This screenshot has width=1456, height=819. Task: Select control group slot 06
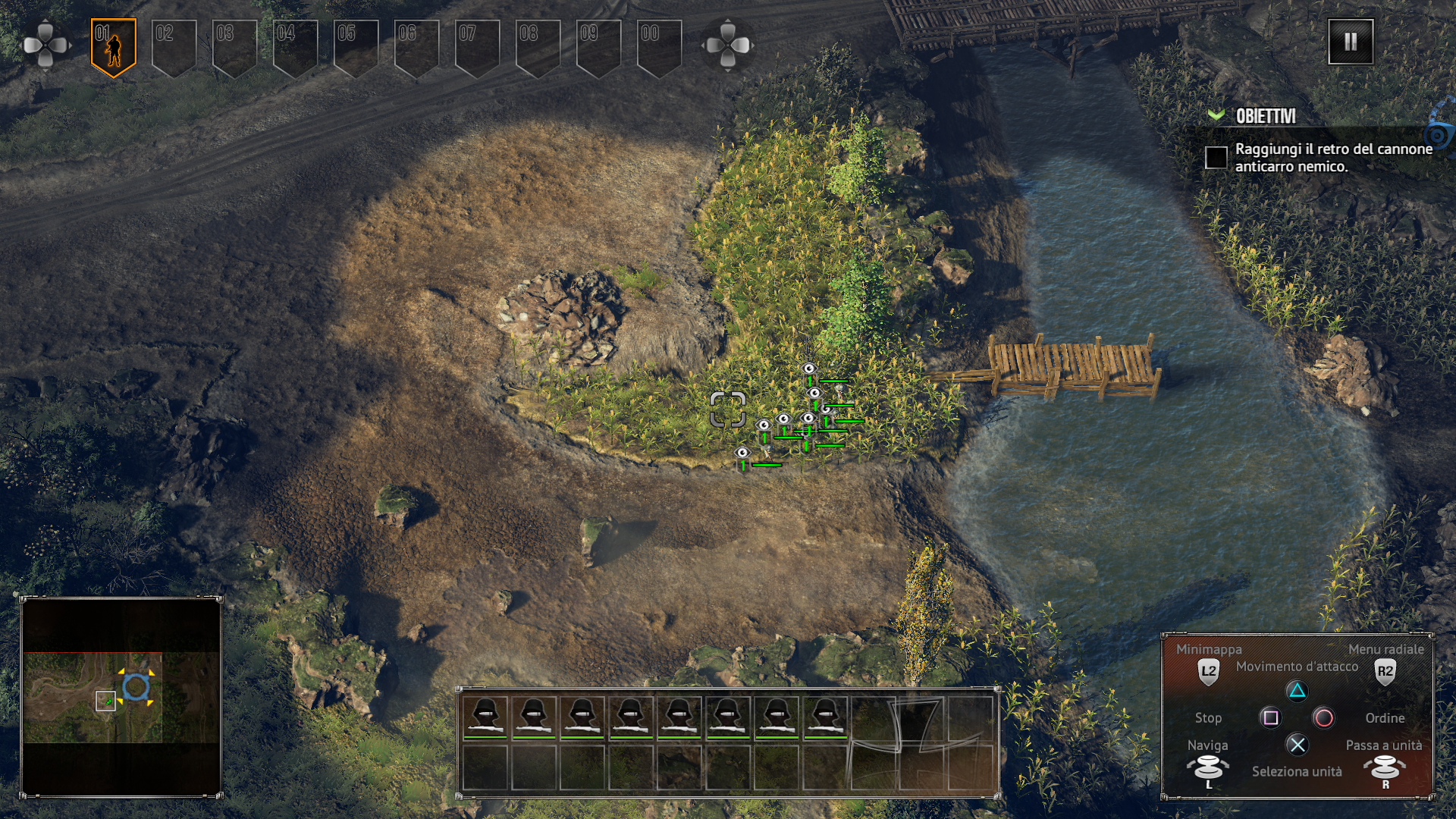(x=417, y=47)
